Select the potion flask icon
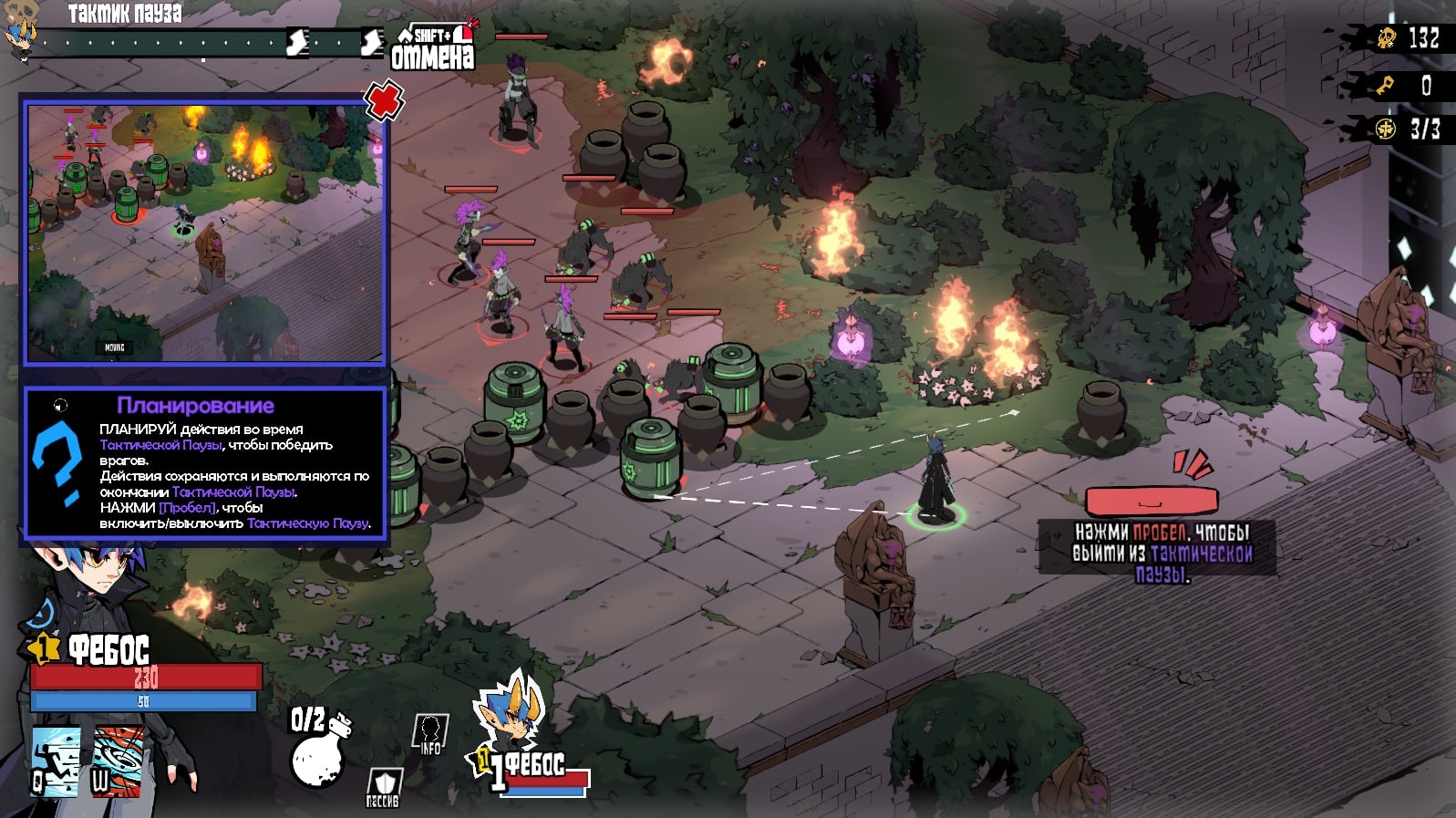The image size is (1456, 818). (318, 751)
